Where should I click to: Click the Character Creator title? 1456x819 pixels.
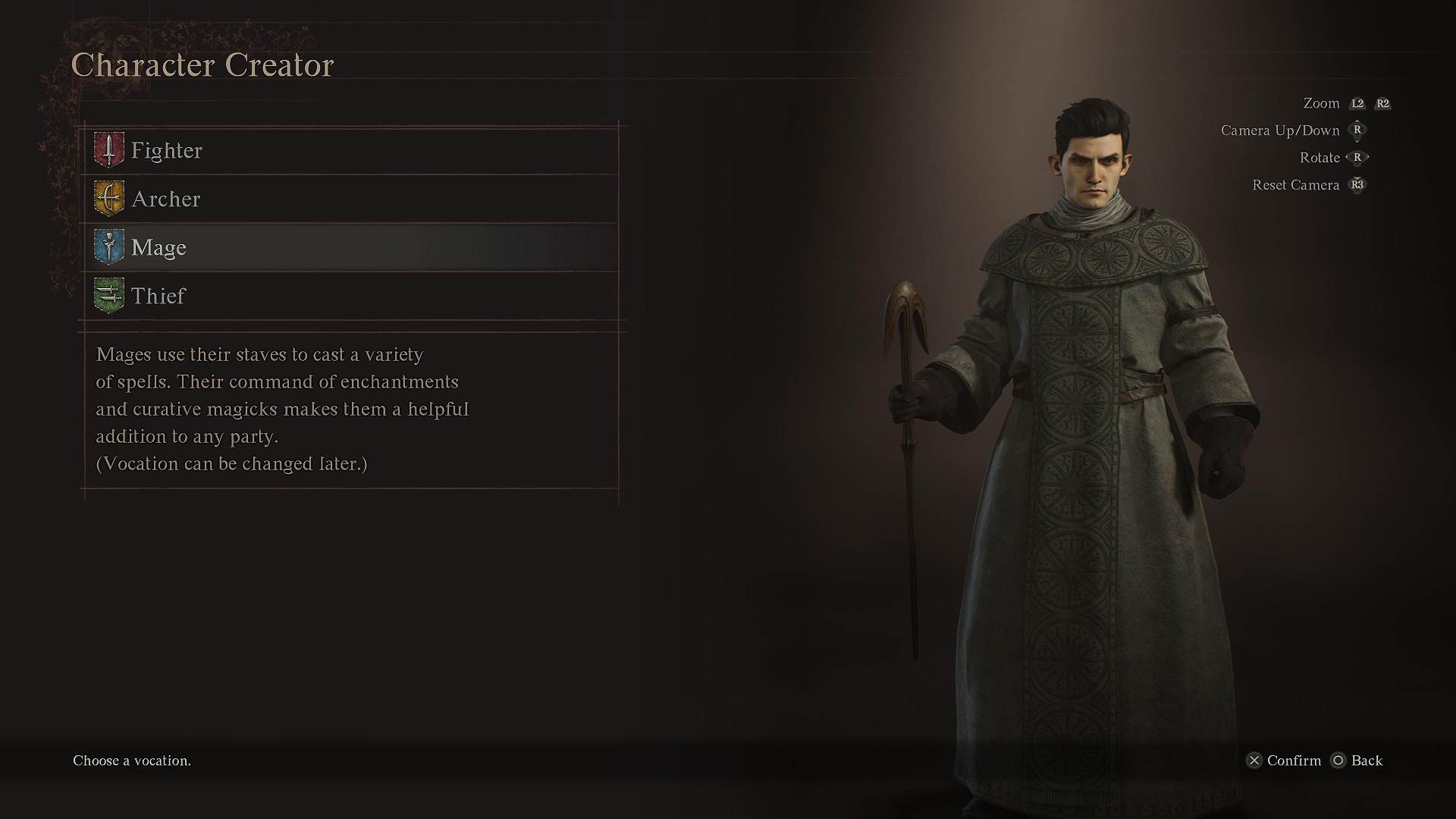coord(202,65)
